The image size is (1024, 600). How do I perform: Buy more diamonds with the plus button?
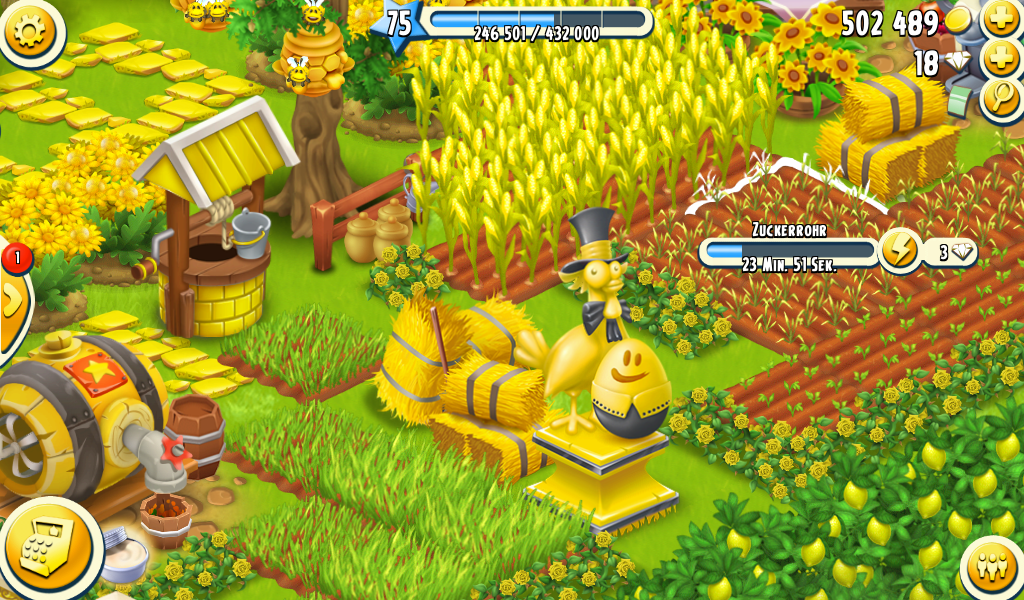coord(1001,59)
